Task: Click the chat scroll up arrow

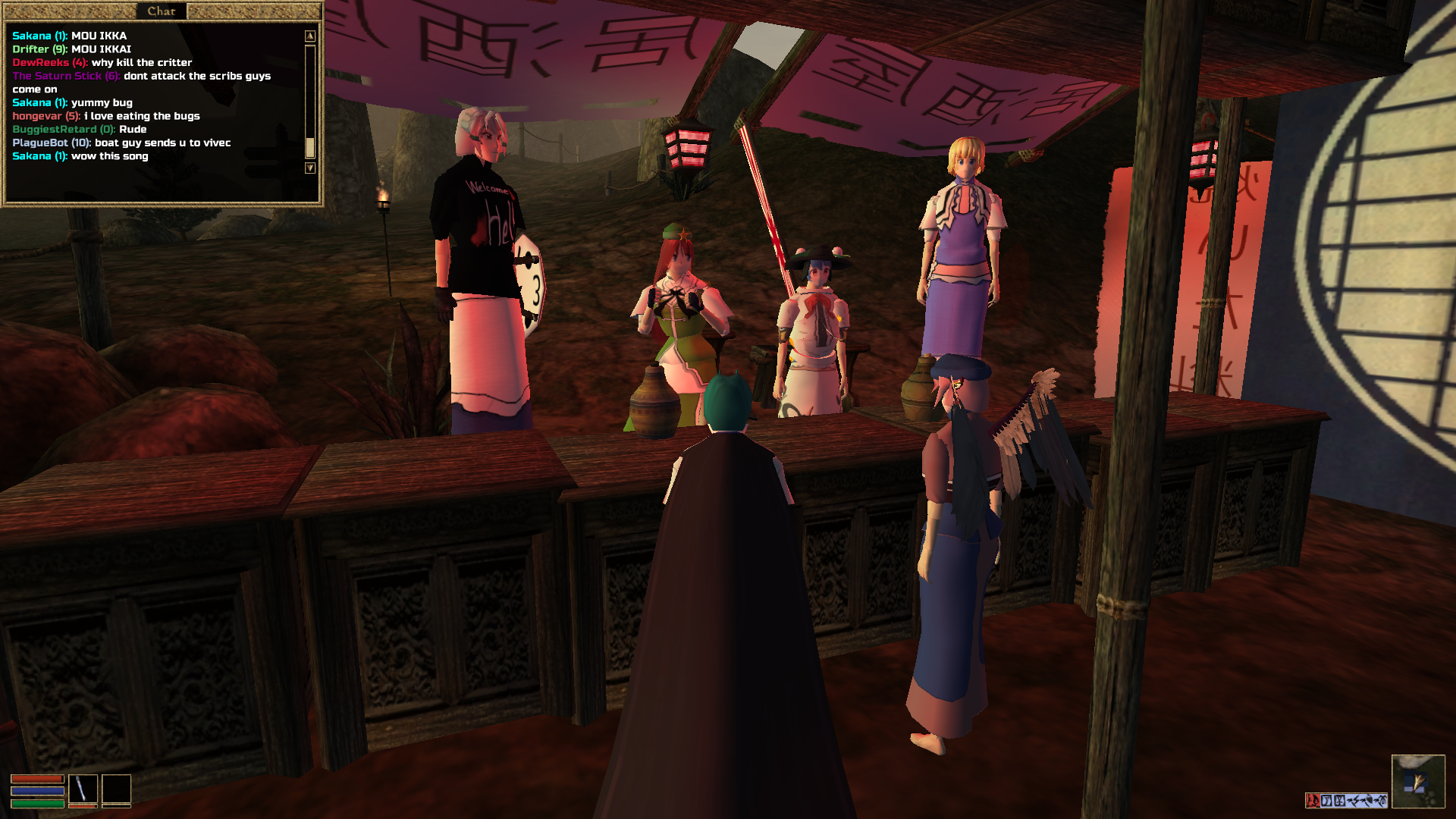Action: coord(309,36)
